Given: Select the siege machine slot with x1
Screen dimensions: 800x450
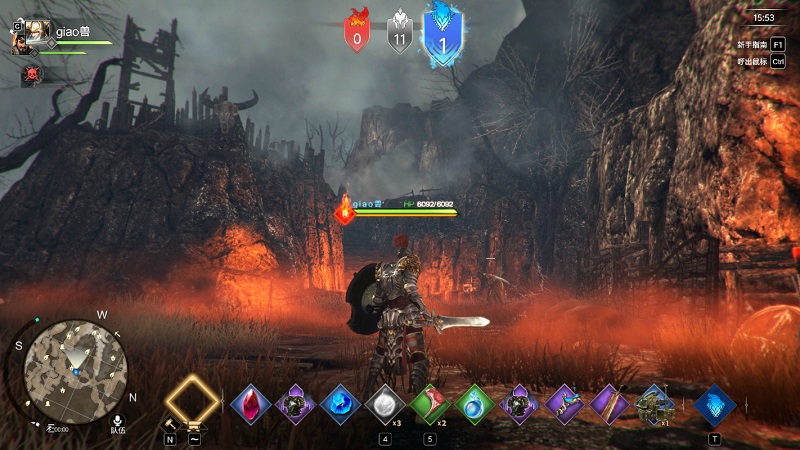Looking at the screenshot, I should tap(655, 404).
